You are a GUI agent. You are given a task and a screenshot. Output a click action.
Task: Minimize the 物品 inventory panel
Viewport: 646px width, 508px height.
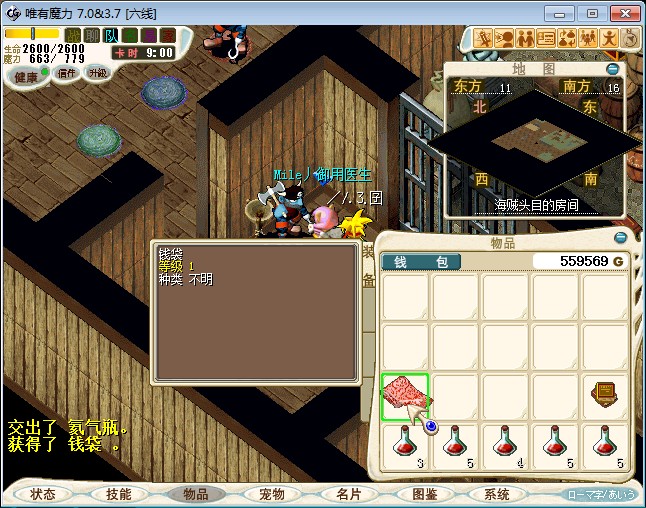point(620,239)
